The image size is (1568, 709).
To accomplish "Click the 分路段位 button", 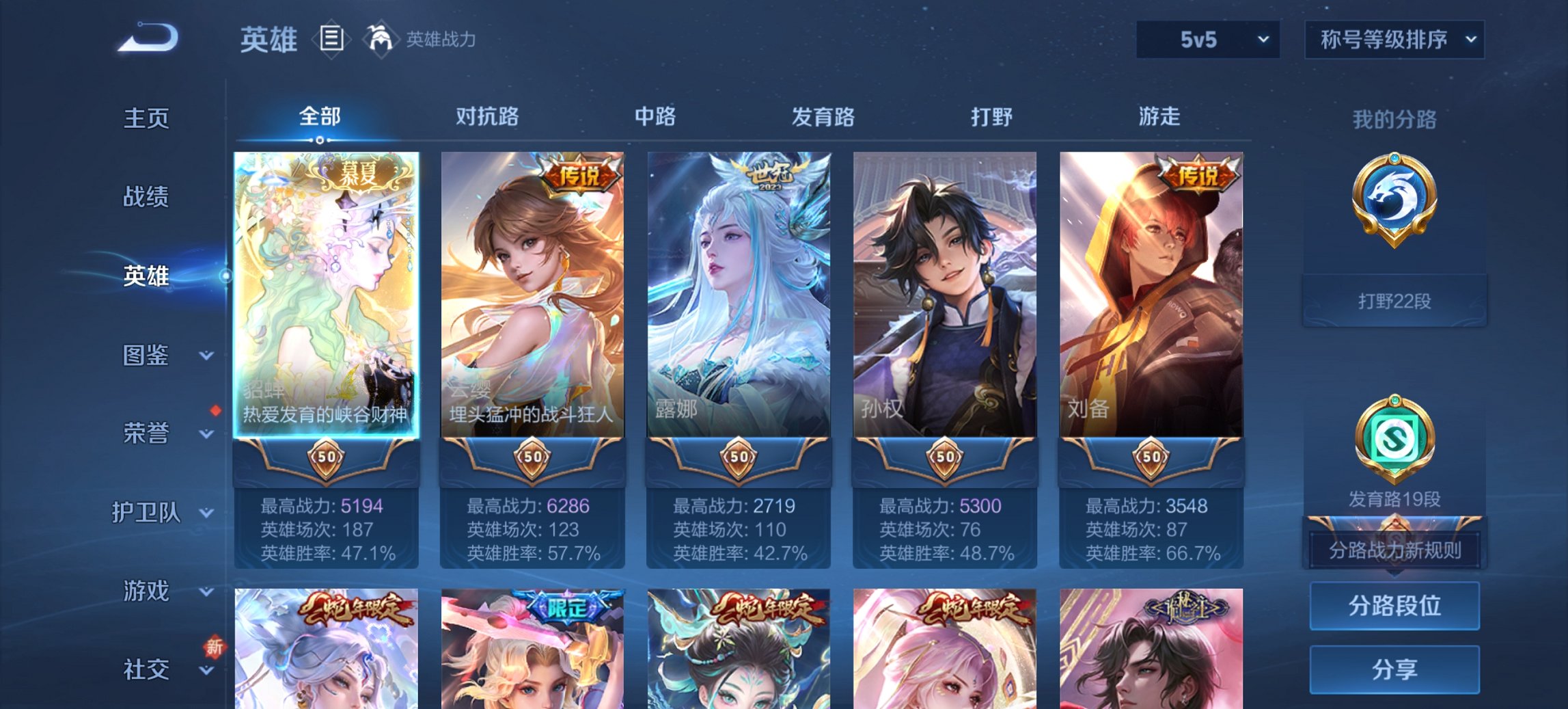I will coord(1394,606).
